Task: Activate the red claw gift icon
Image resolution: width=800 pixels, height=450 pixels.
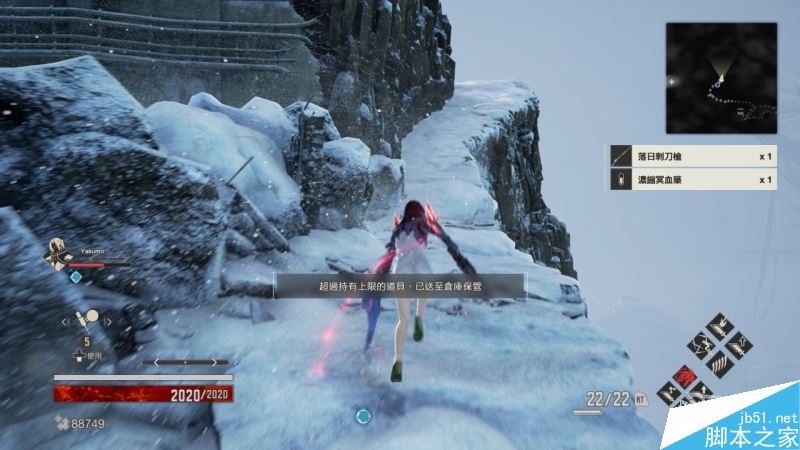Action: [x=686, y=376]
